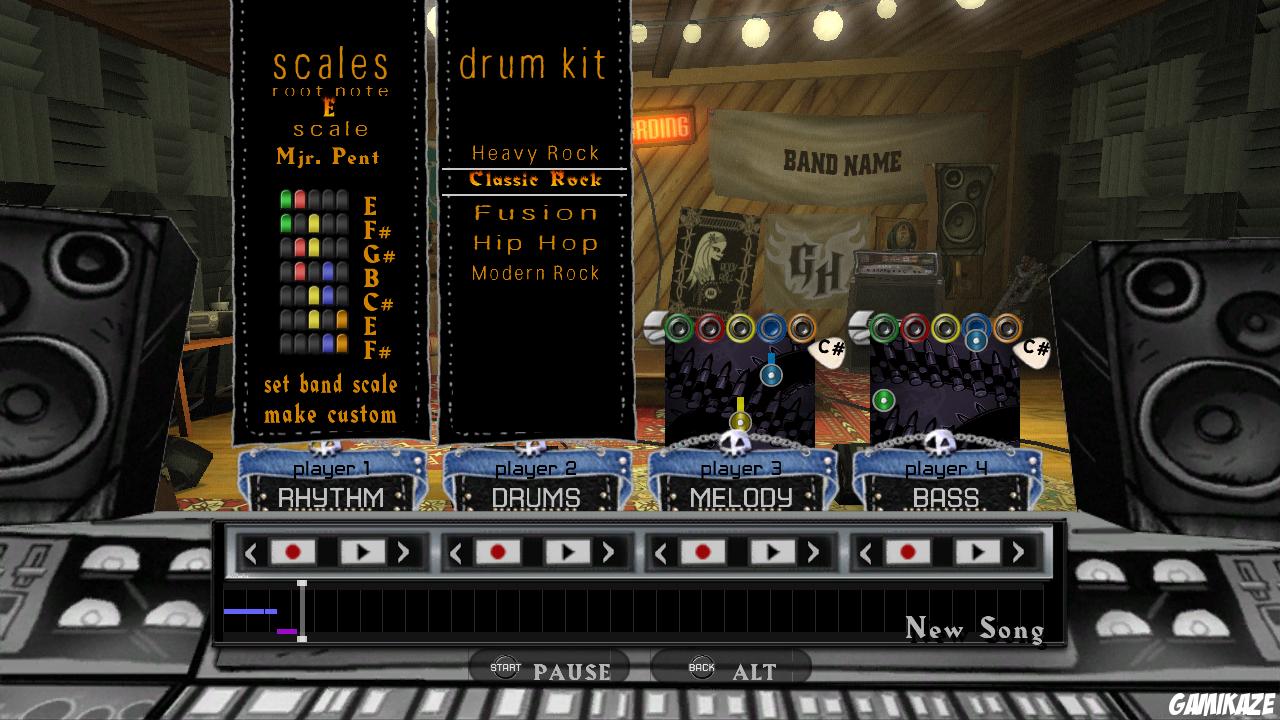Click the C# pick icon beside the Melody track
1280x720 pixels.
point(826,348)
